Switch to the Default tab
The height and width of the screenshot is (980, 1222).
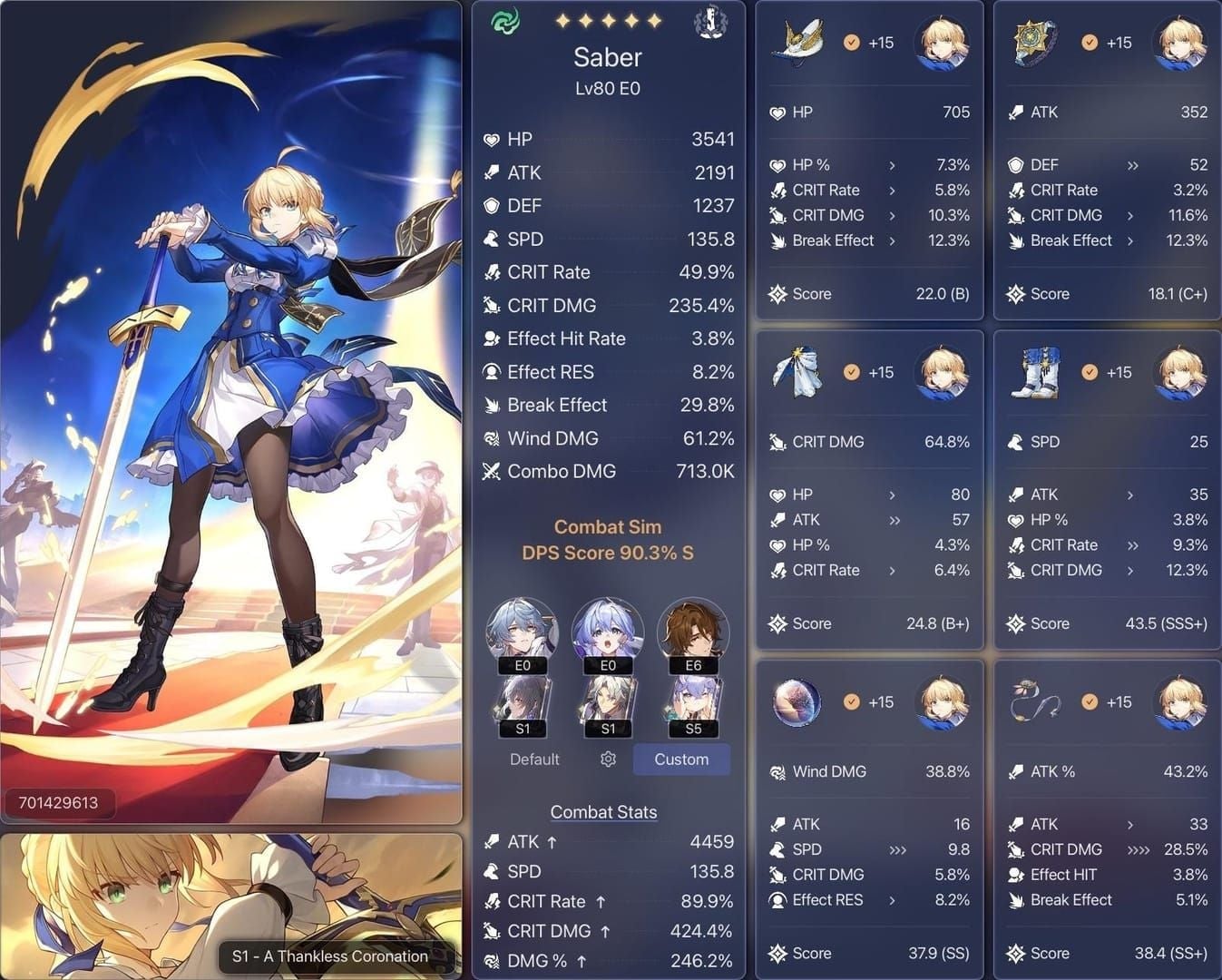click(x=534, y=759)
